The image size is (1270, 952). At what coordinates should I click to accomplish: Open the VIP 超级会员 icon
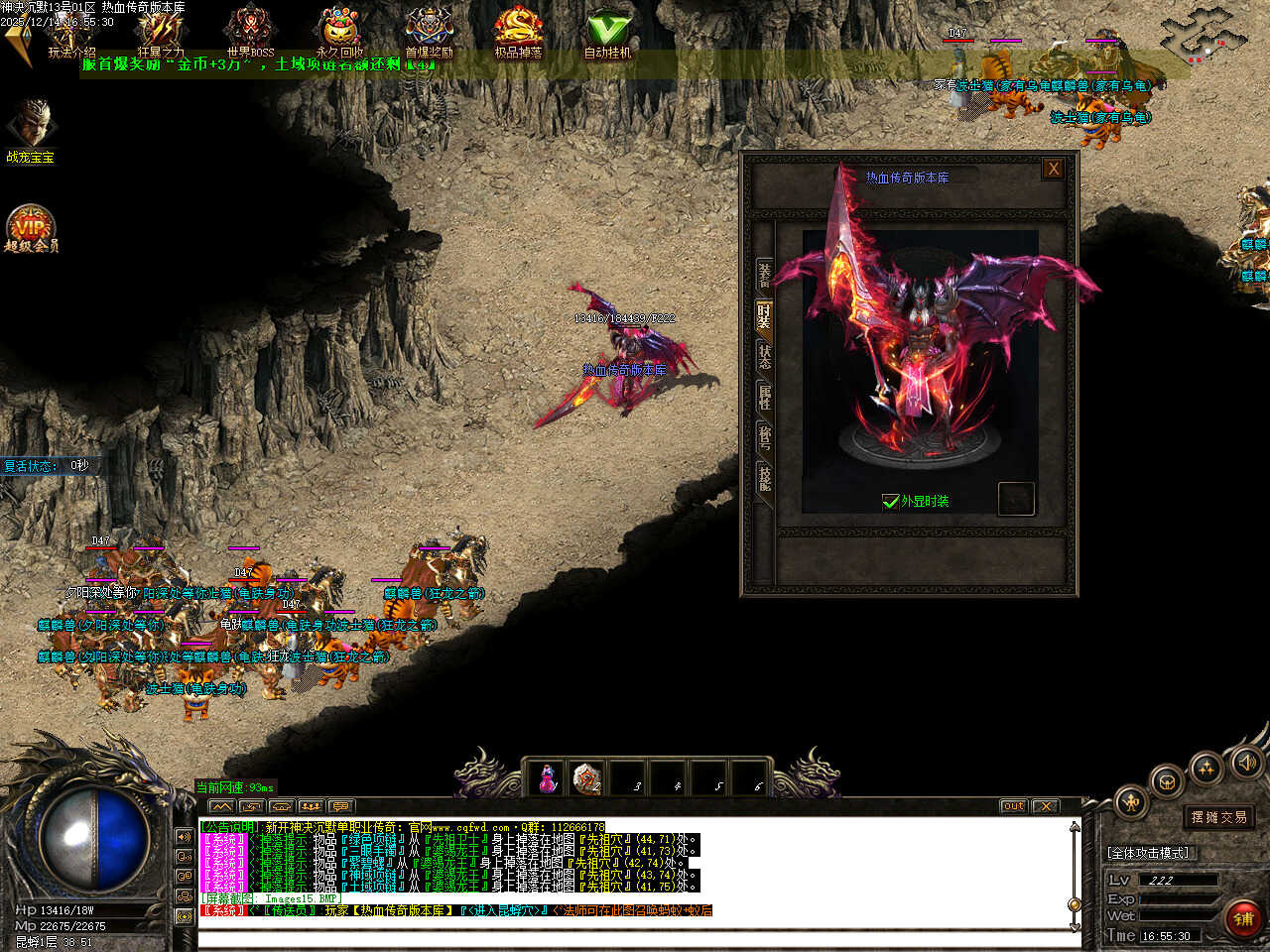[x=31, y=230]
